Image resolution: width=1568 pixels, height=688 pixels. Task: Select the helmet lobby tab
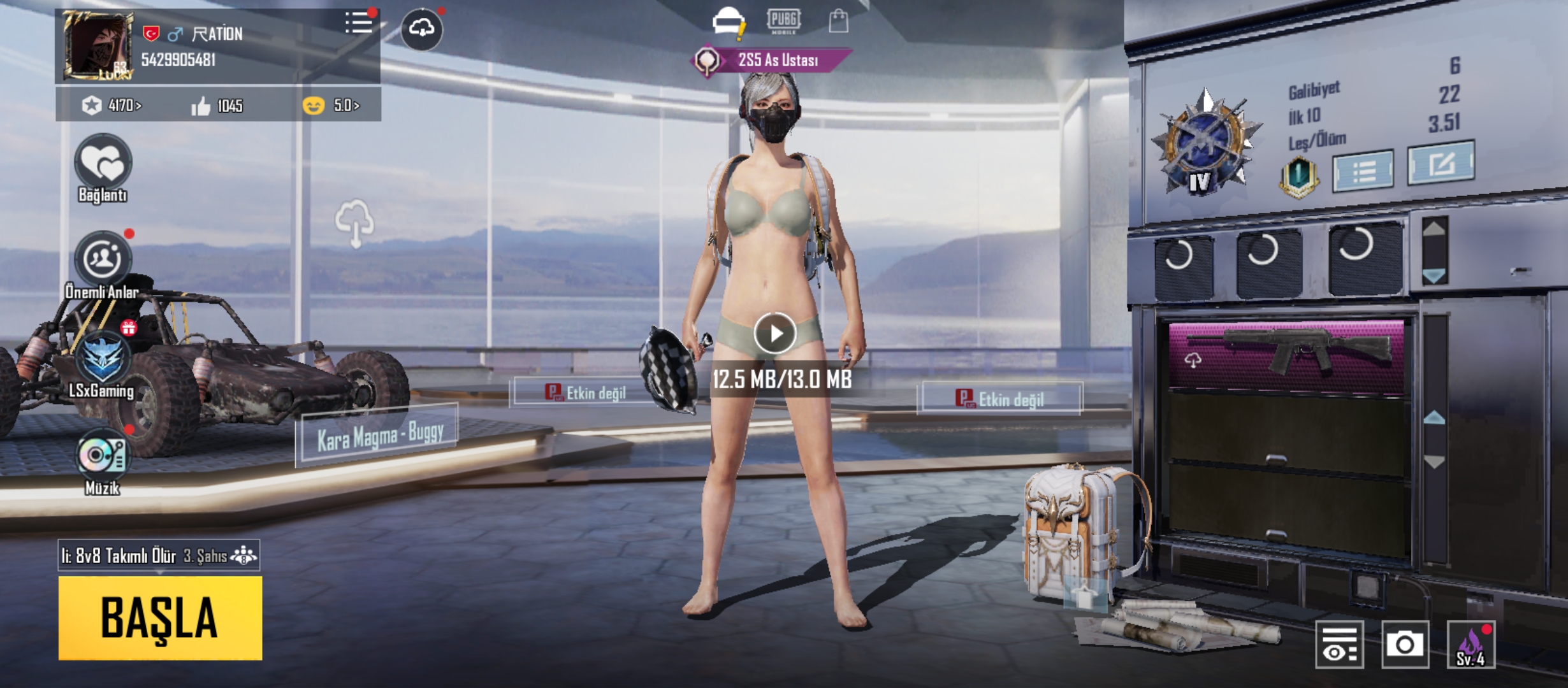click(x=728, y=22)
